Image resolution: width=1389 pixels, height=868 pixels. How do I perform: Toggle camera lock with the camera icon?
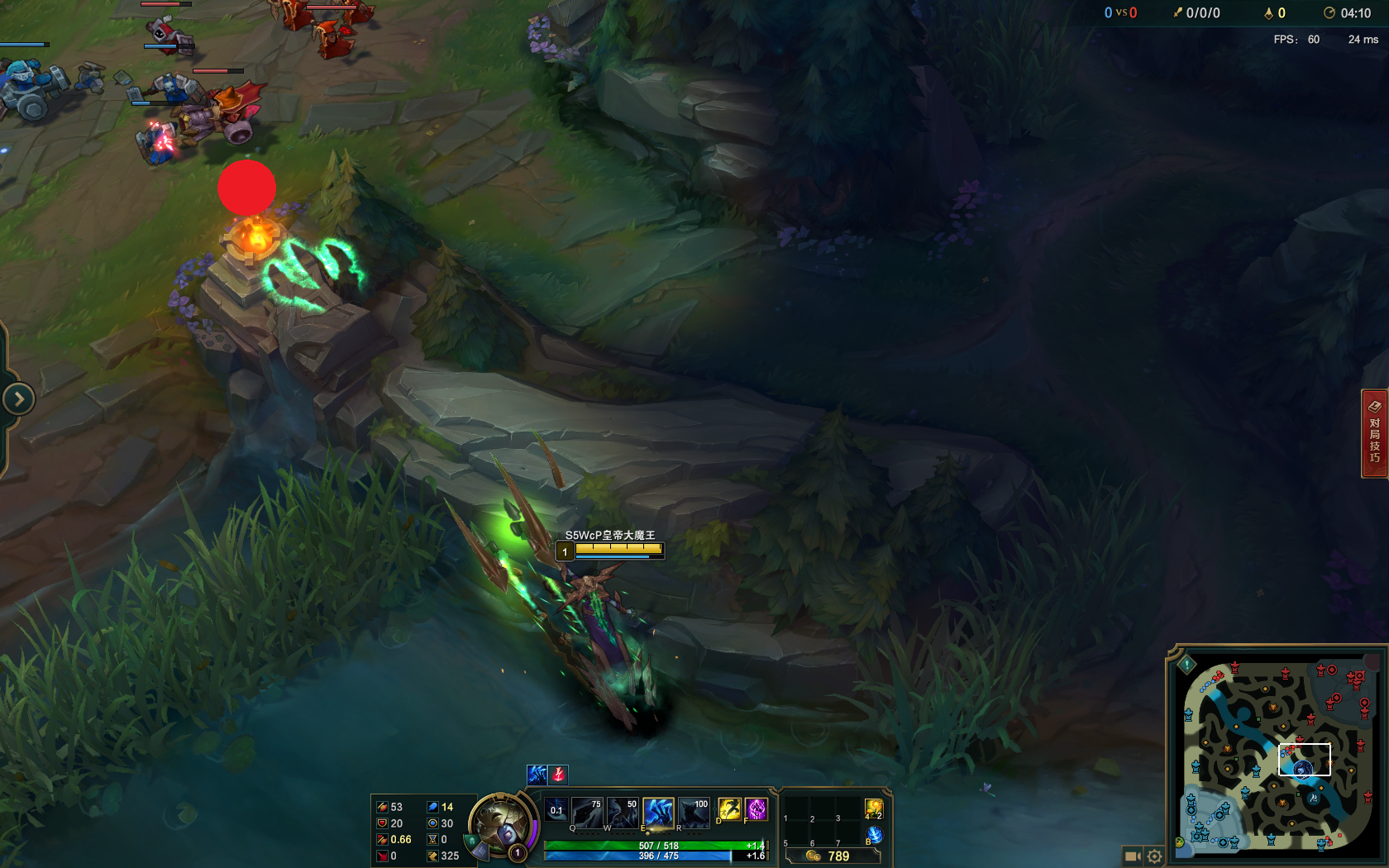point(1132,856)
